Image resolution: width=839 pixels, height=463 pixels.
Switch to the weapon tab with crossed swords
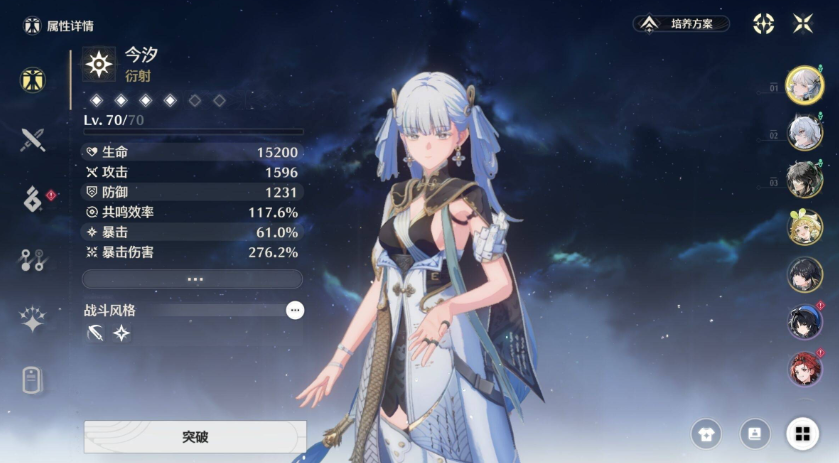pos(33,139)
